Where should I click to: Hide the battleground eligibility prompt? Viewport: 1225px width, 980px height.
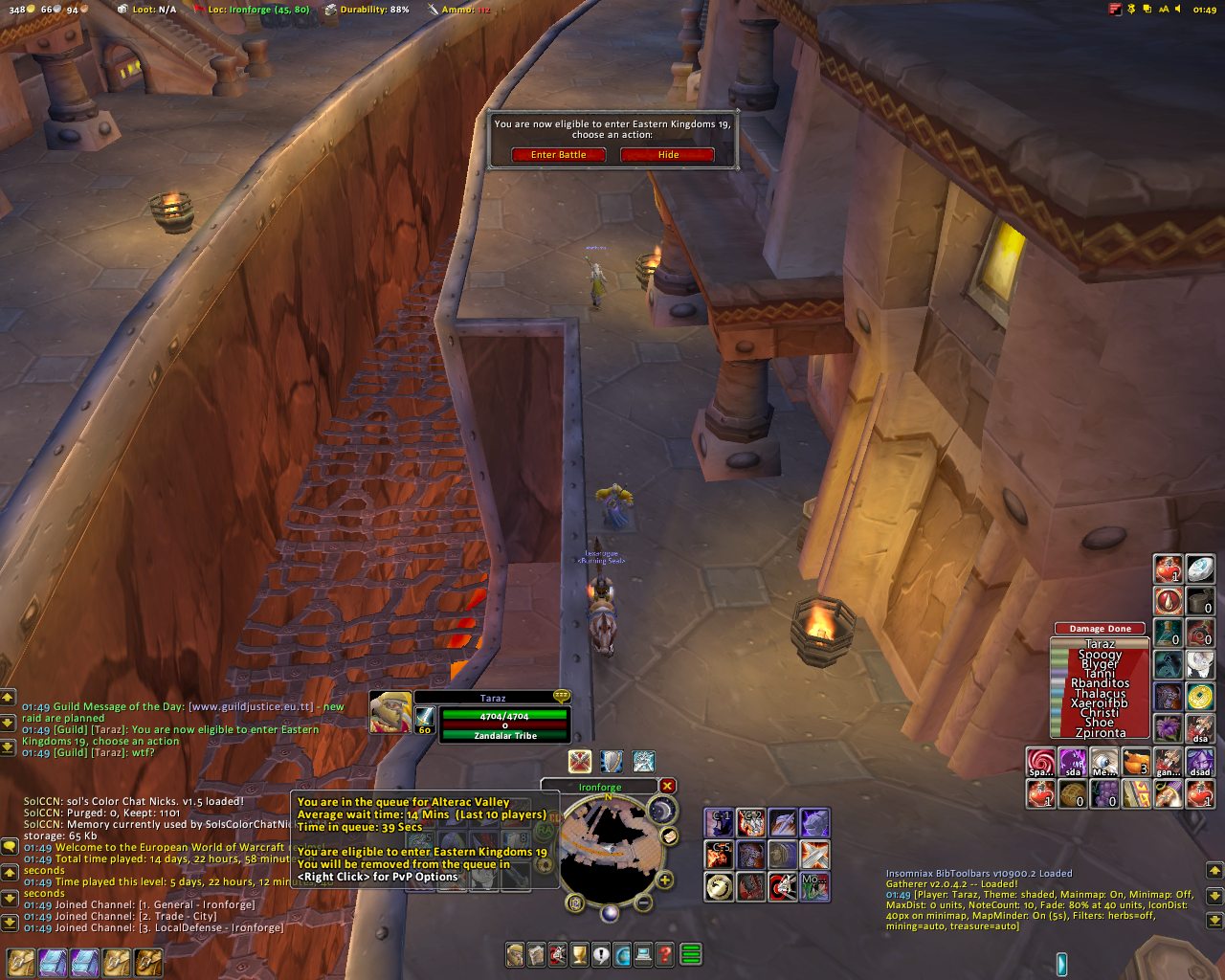coord(668,155)
